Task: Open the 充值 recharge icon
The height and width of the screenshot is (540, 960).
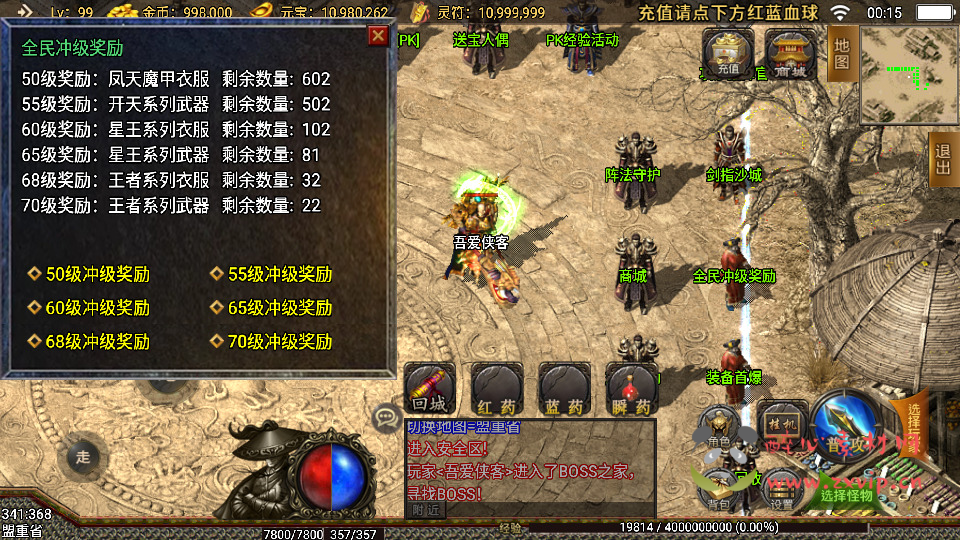Action: point(727,53)
